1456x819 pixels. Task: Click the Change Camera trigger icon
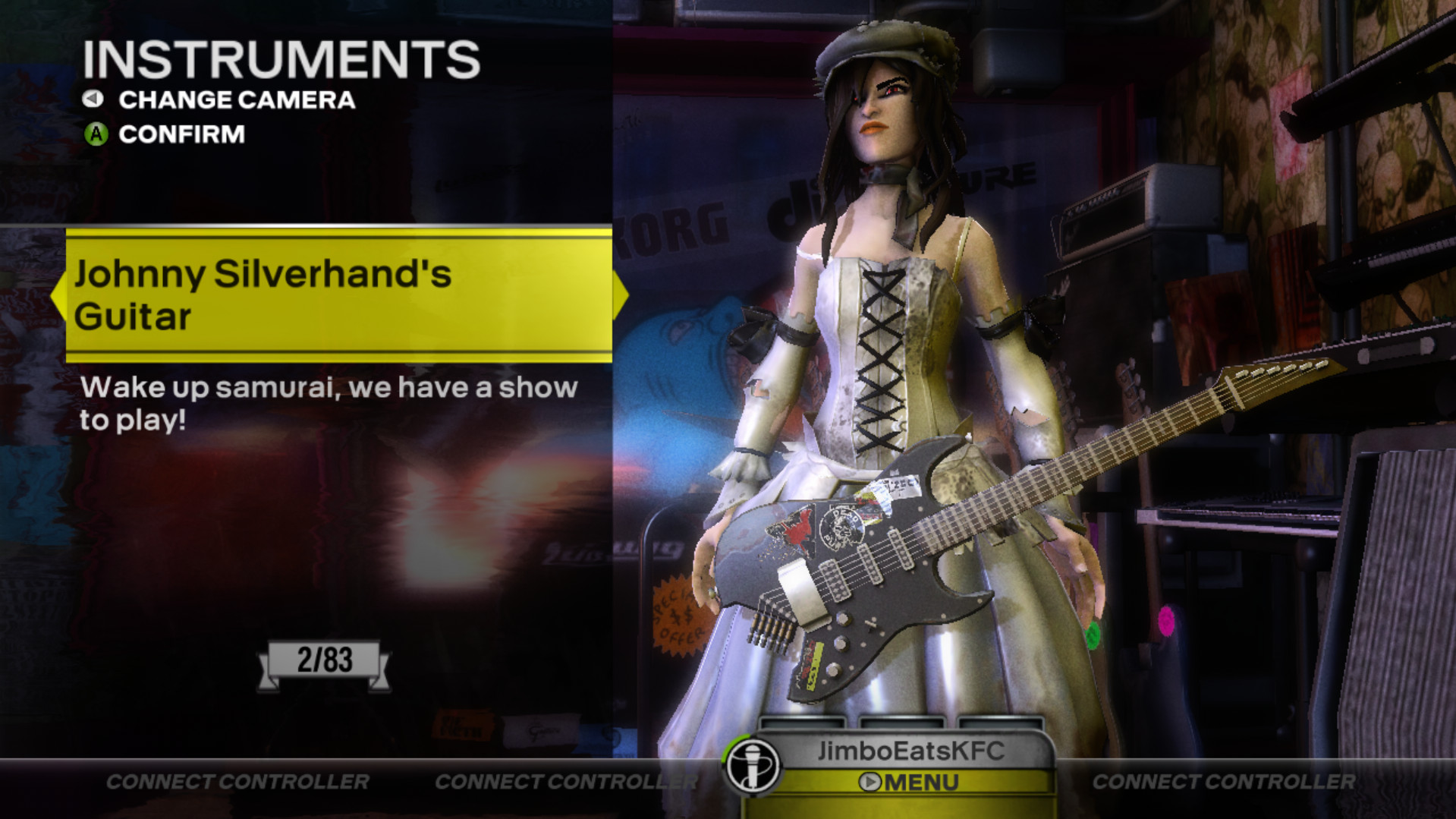coord(93,99)
